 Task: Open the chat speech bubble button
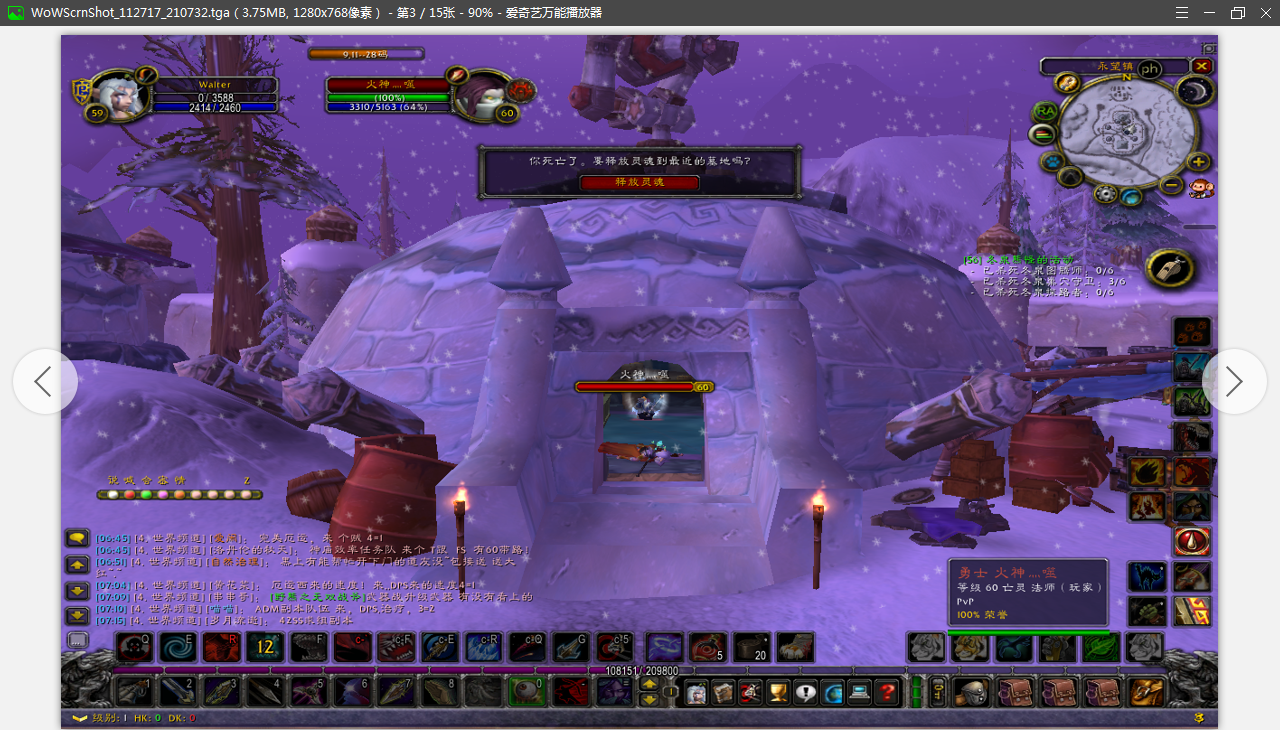77,538
